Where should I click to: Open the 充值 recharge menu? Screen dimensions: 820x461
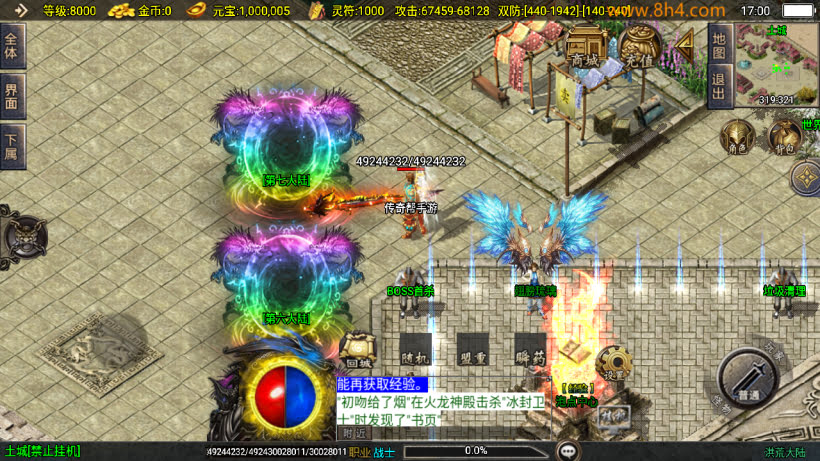[638, 47]
